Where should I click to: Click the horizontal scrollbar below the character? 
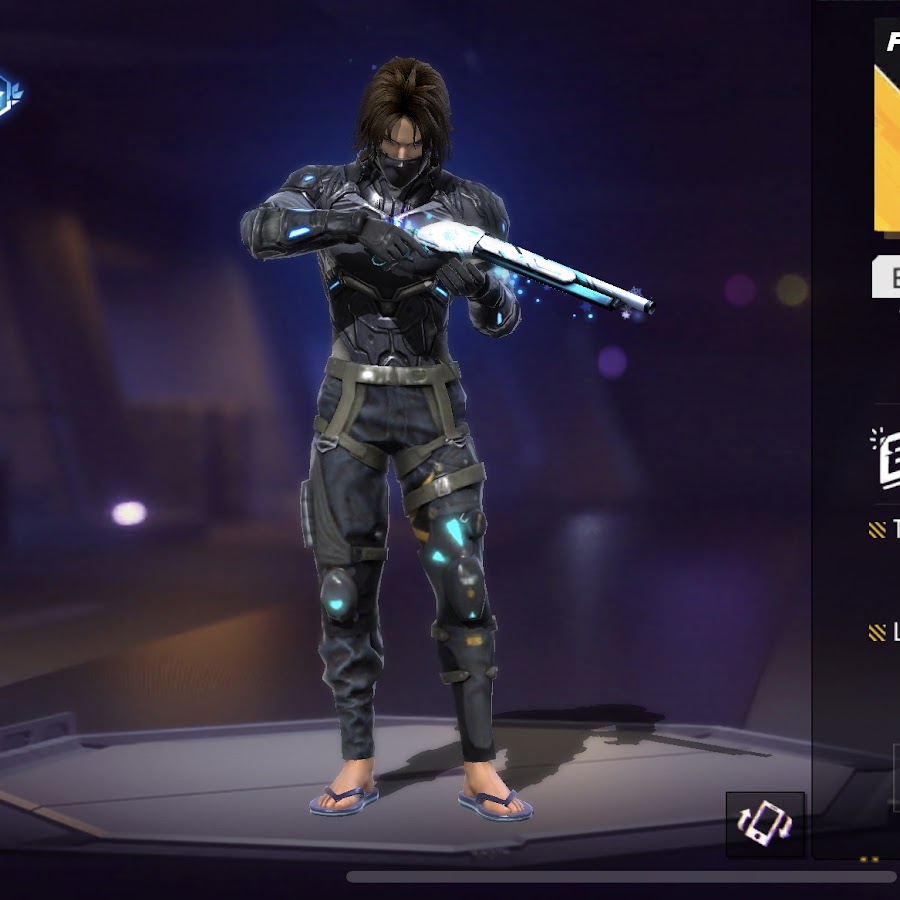pyautogui.click(x=620, y=877)
